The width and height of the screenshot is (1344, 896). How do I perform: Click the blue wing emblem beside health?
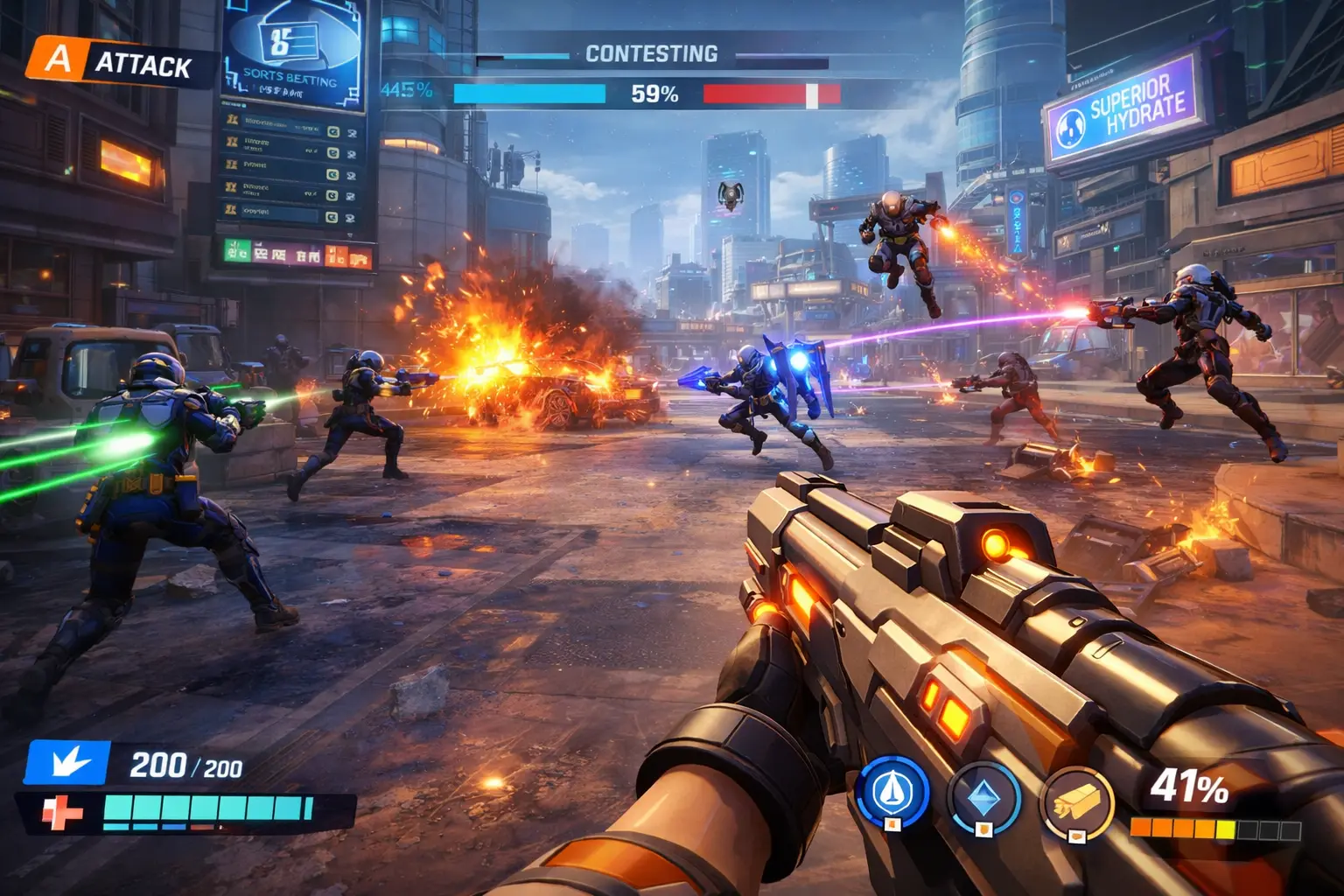(x=67, y=763)
